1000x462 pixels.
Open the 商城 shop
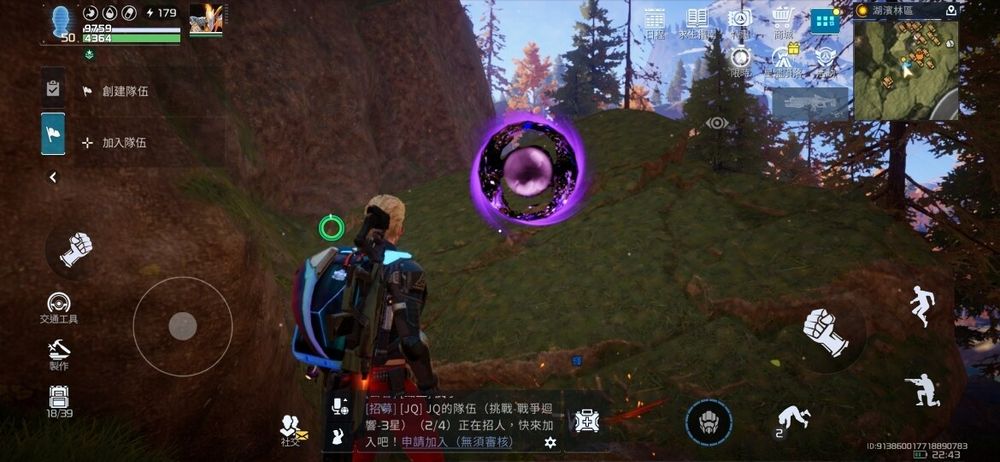tap(783, 21)
